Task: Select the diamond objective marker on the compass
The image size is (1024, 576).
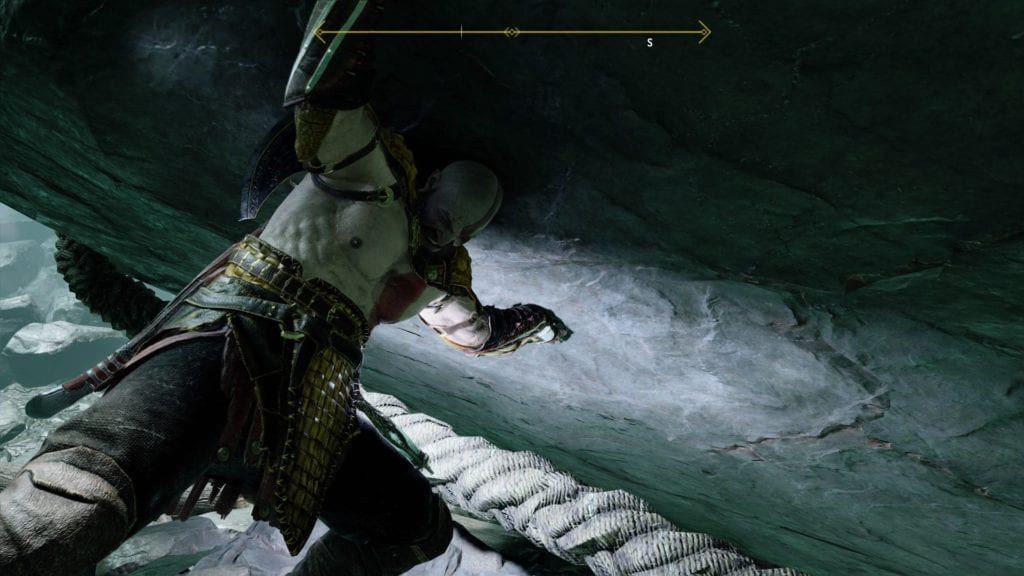Action: (x=512, y=33)
